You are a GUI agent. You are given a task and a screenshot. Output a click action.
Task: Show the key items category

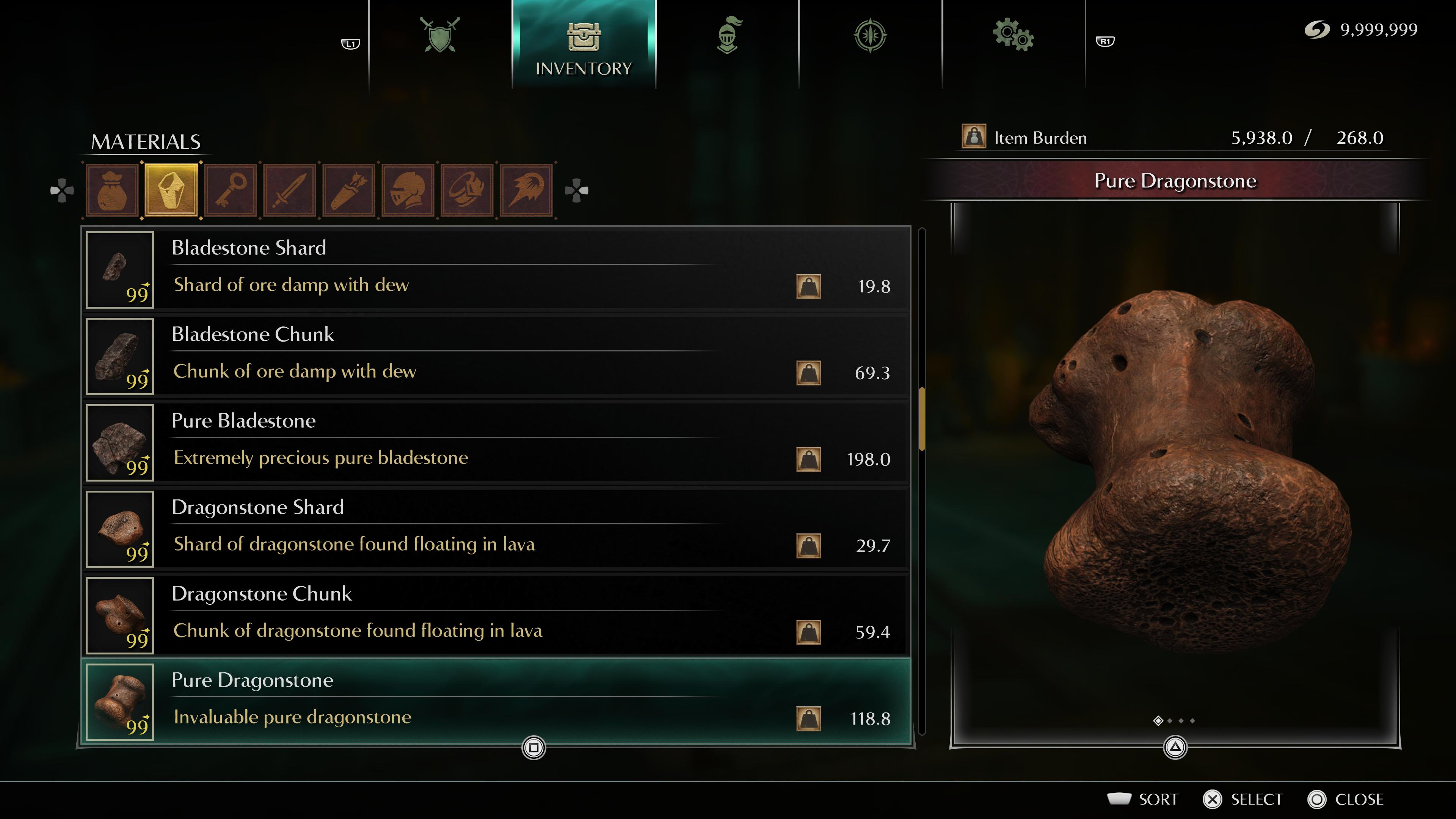(231, 190)
